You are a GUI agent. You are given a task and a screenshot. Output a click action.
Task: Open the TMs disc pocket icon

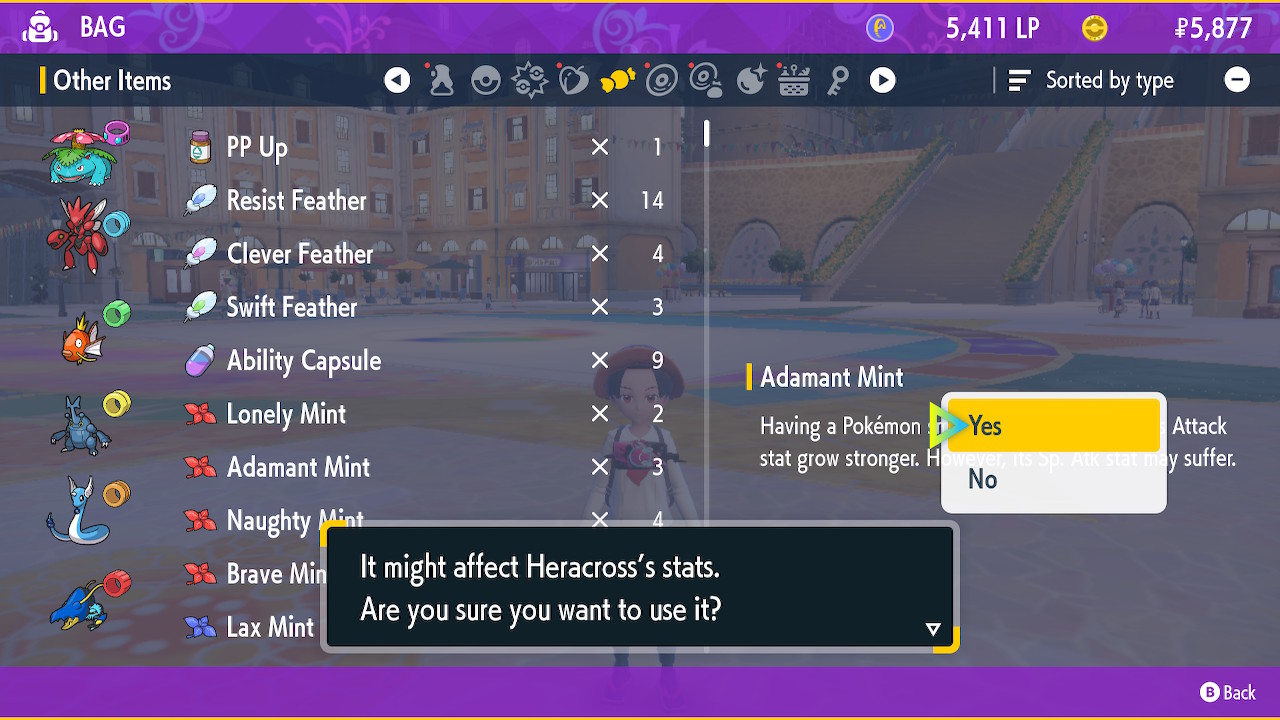(663, 80)
